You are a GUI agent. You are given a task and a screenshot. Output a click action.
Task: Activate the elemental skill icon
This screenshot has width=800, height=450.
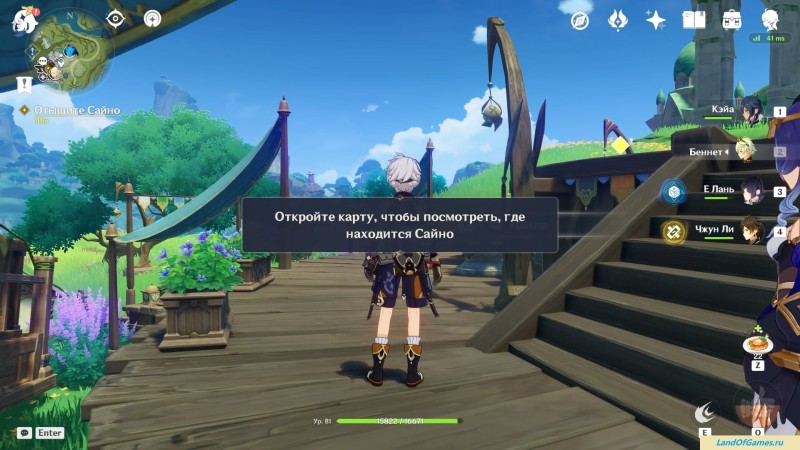[x=707, y=410]
